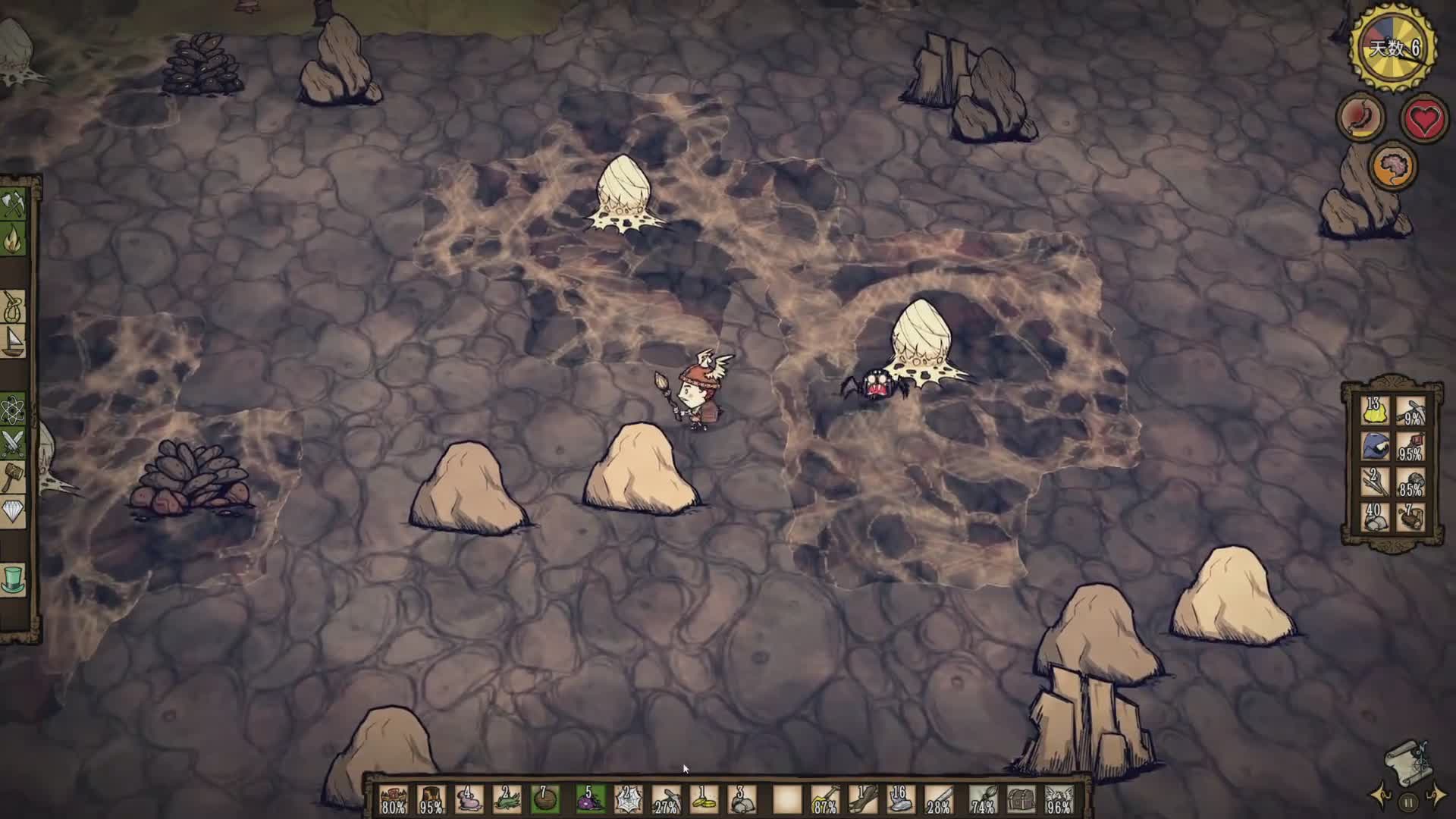
Task: Open the Science atom crafting tab
Action: tap(14, 410)
